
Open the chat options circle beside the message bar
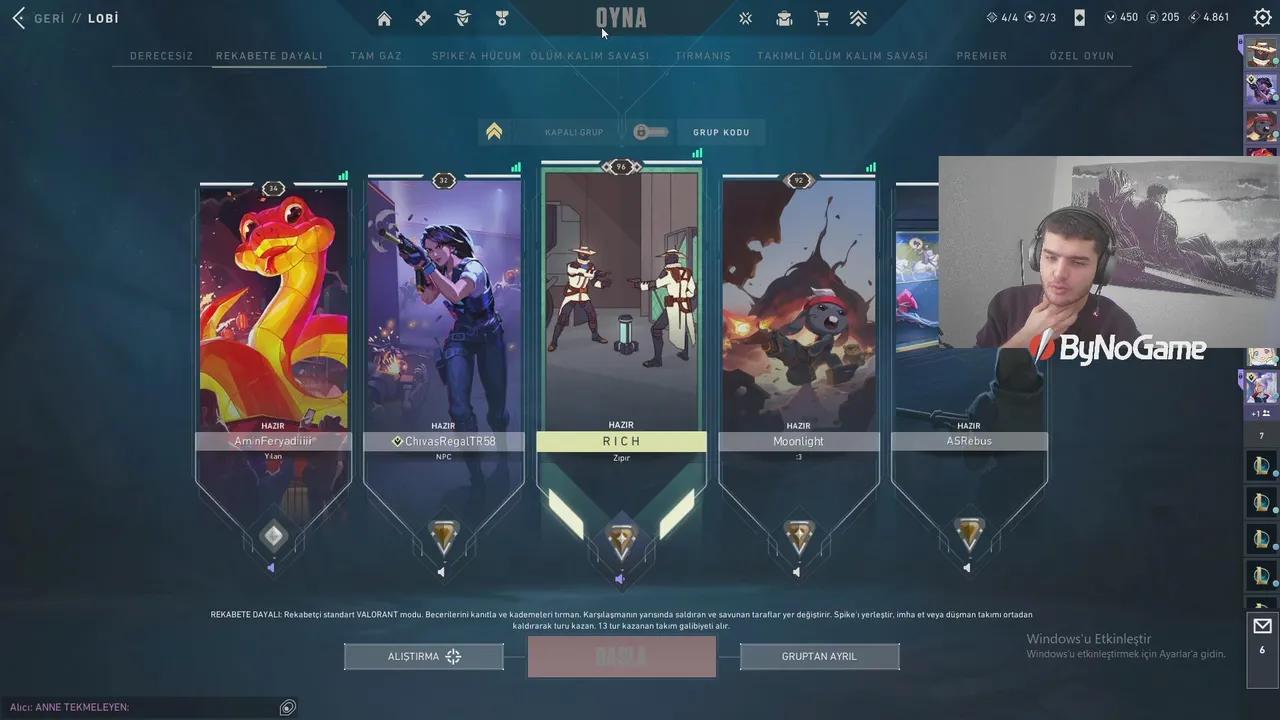coord(287,707)
